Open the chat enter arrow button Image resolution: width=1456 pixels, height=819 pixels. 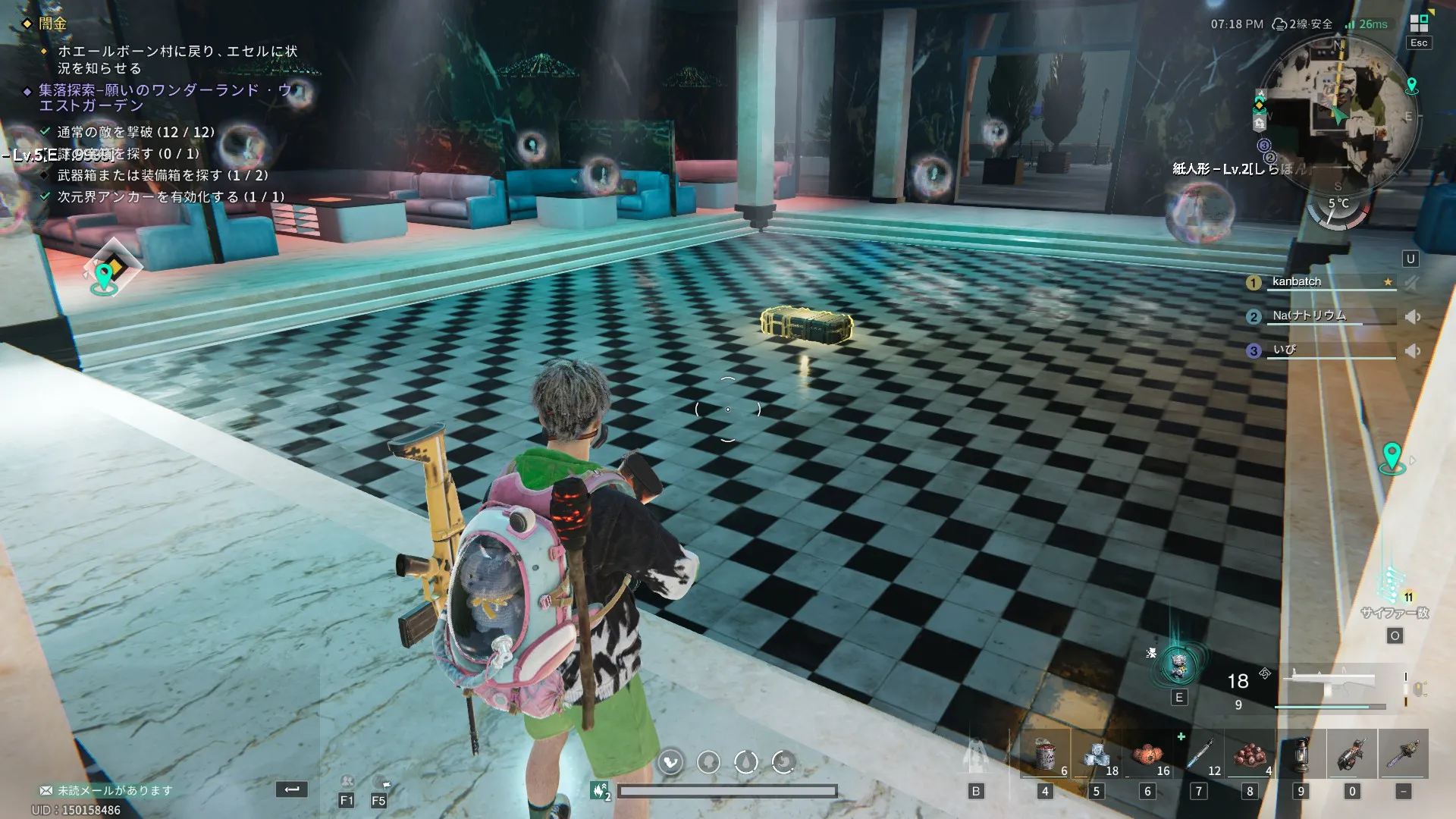(292, 789)
